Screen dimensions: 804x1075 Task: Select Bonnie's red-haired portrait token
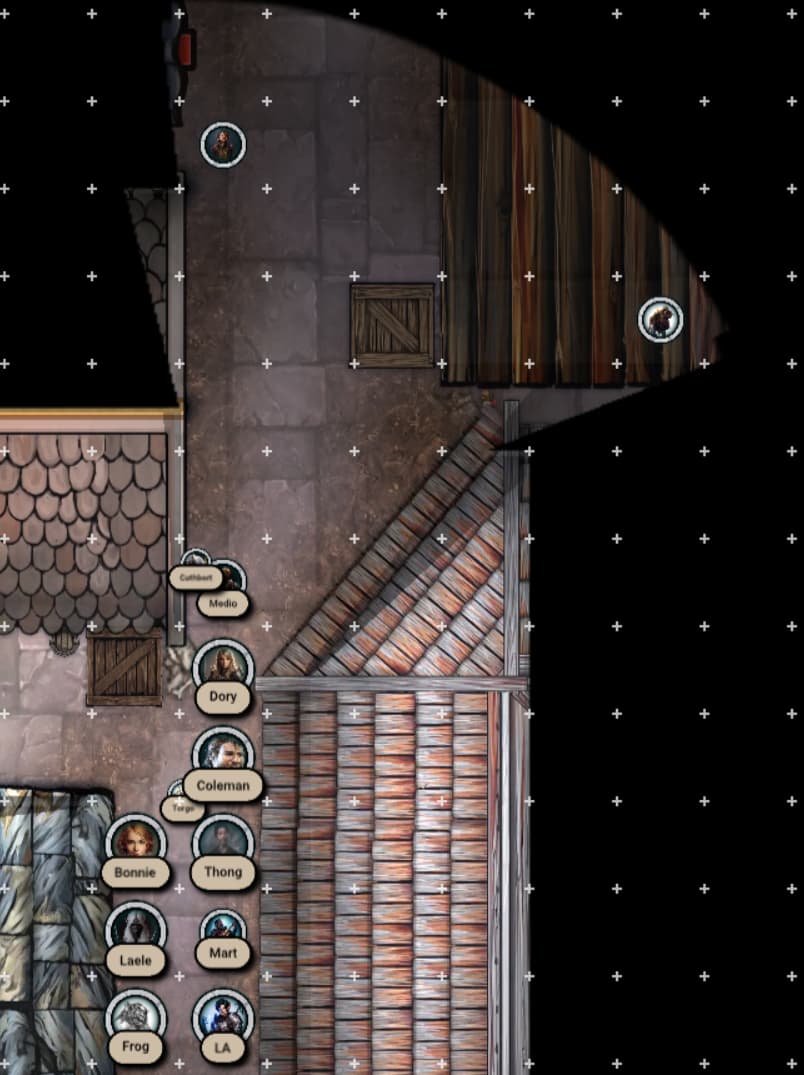click(x=135, y=843)
